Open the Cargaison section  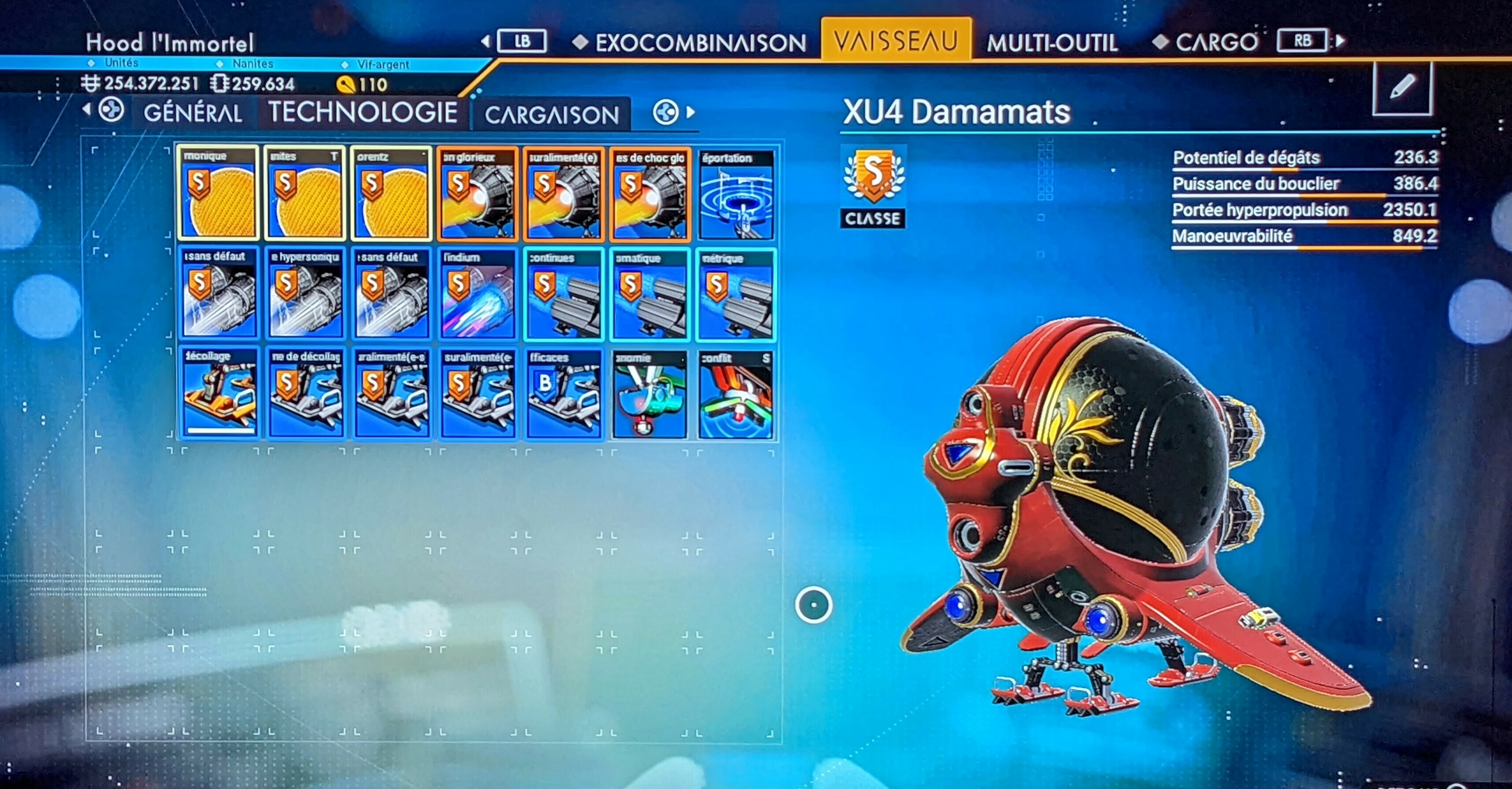(551, 114)
